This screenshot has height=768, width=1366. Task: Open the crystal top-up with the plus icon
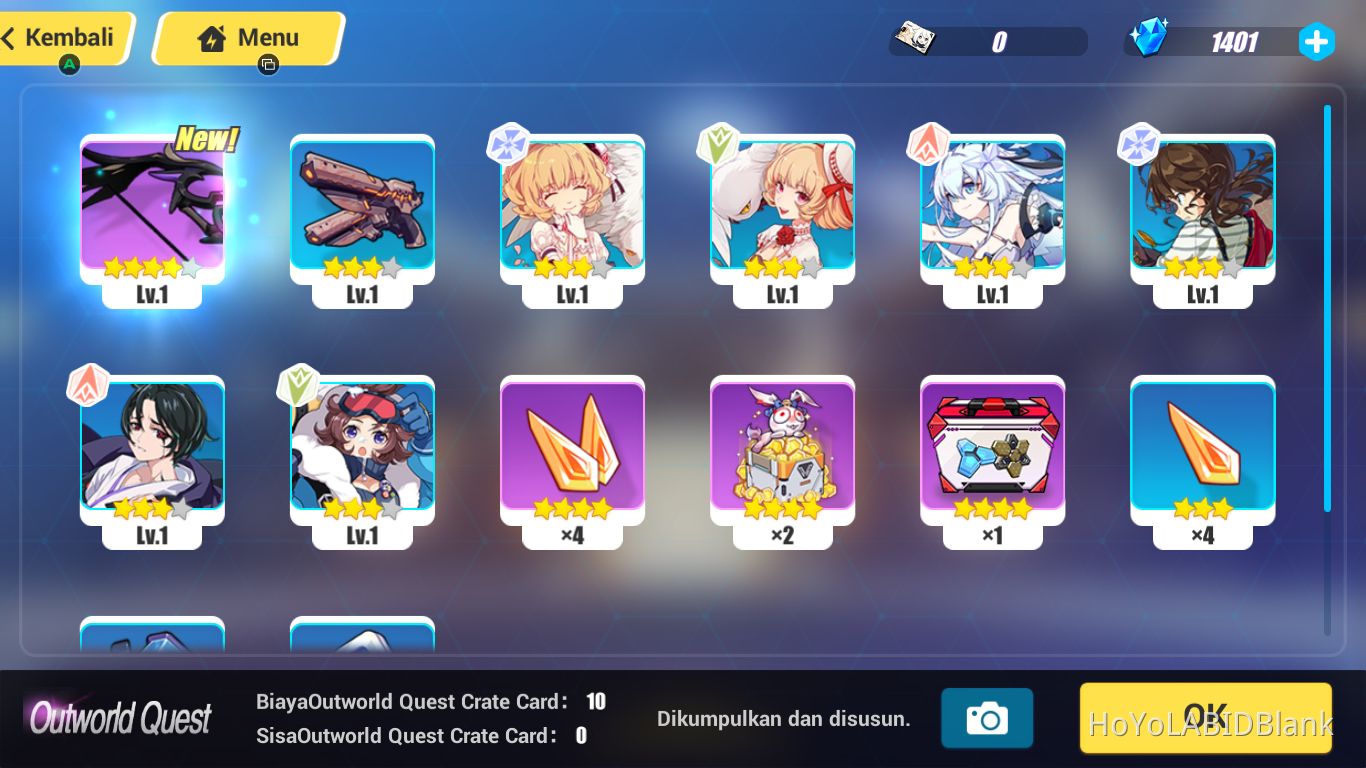1316,41
